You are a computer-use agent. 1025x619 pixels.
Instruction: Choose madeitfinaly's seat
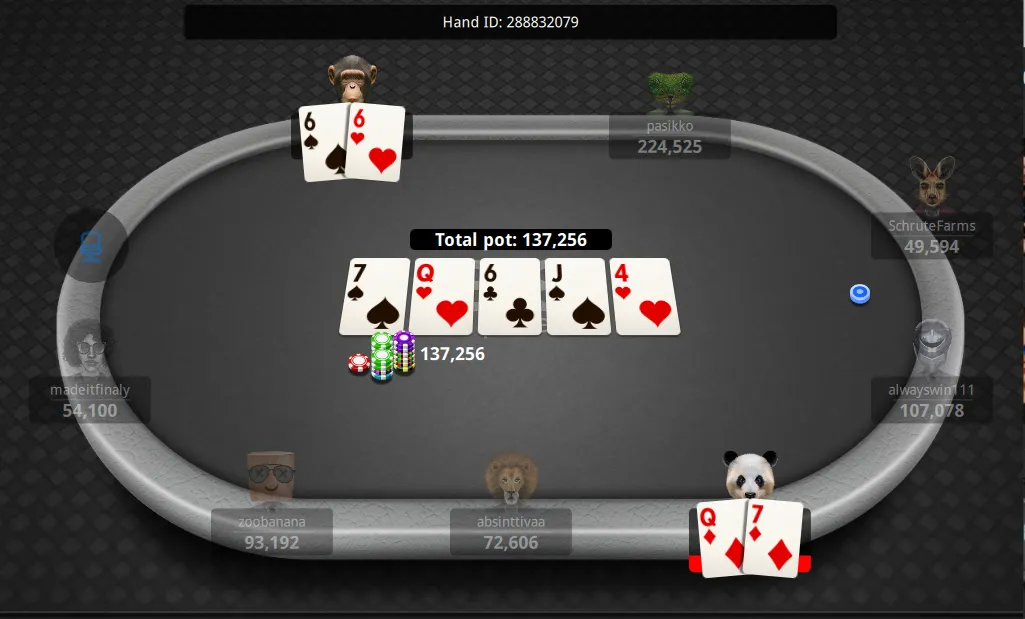90,398
